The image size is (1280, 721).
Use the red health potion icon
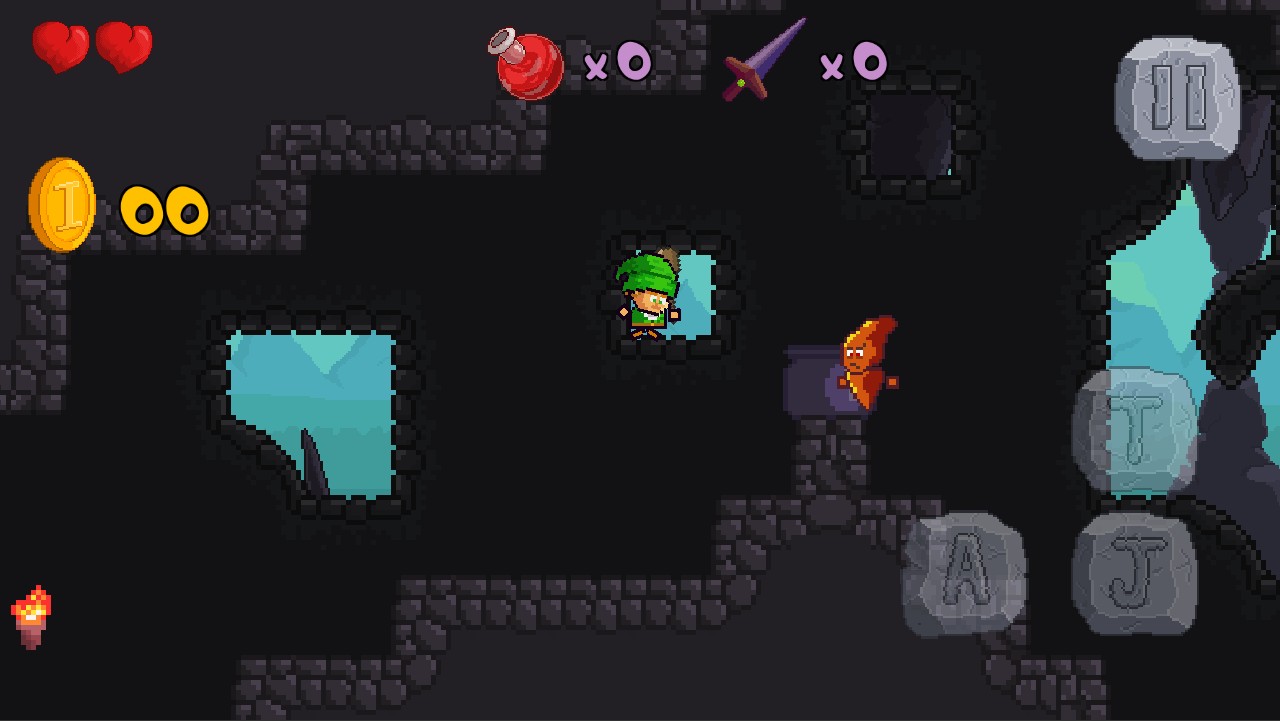pyautogui.click(x=528, y=64)
